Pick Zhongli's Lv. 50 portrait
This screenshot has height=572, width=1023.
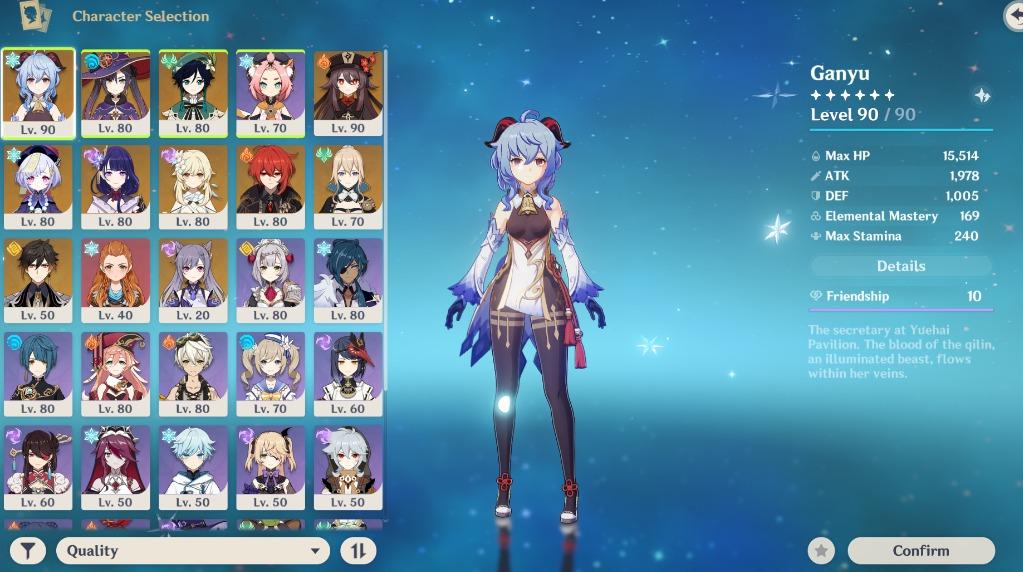click(x=39, y=278)
